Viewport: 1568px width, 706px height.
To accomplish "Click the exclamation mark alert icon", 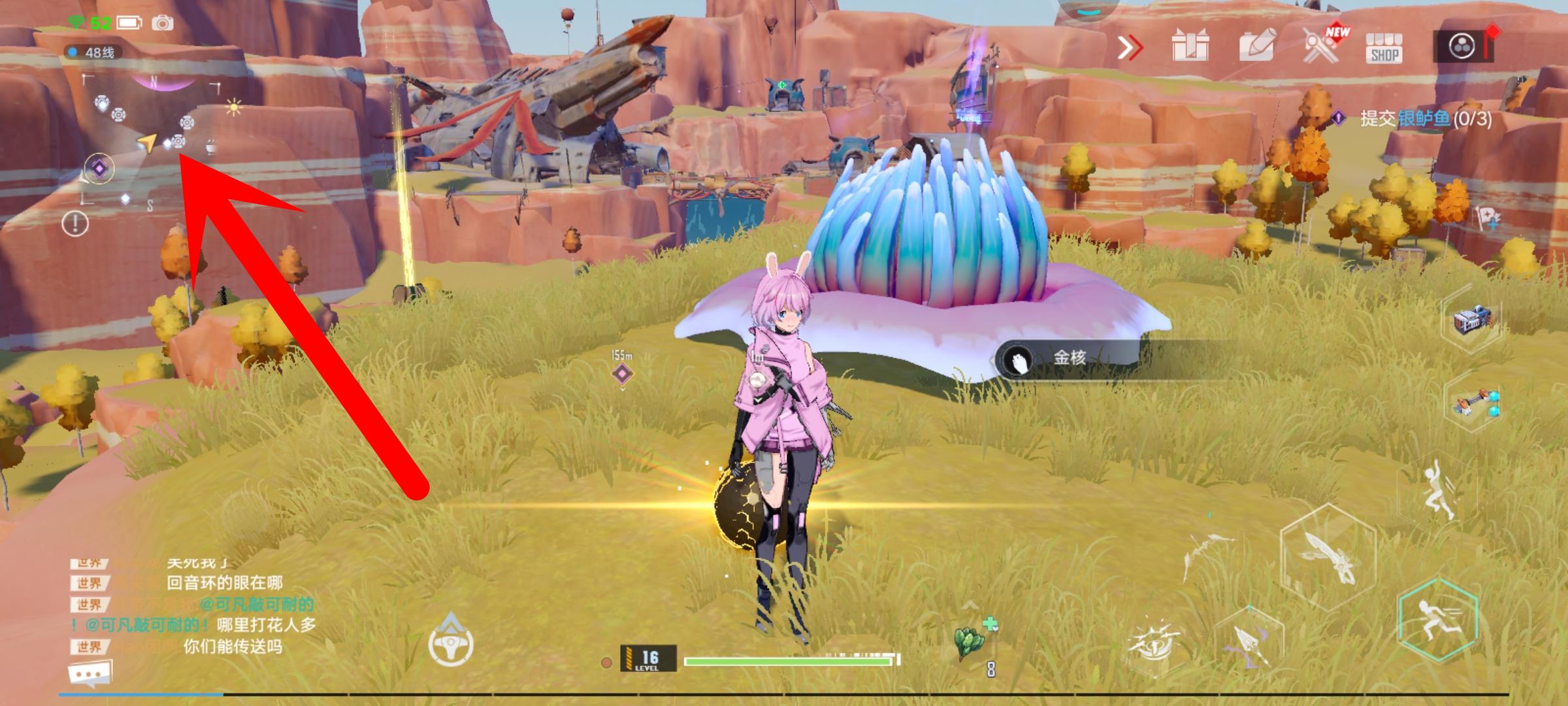I will point(75,224).
